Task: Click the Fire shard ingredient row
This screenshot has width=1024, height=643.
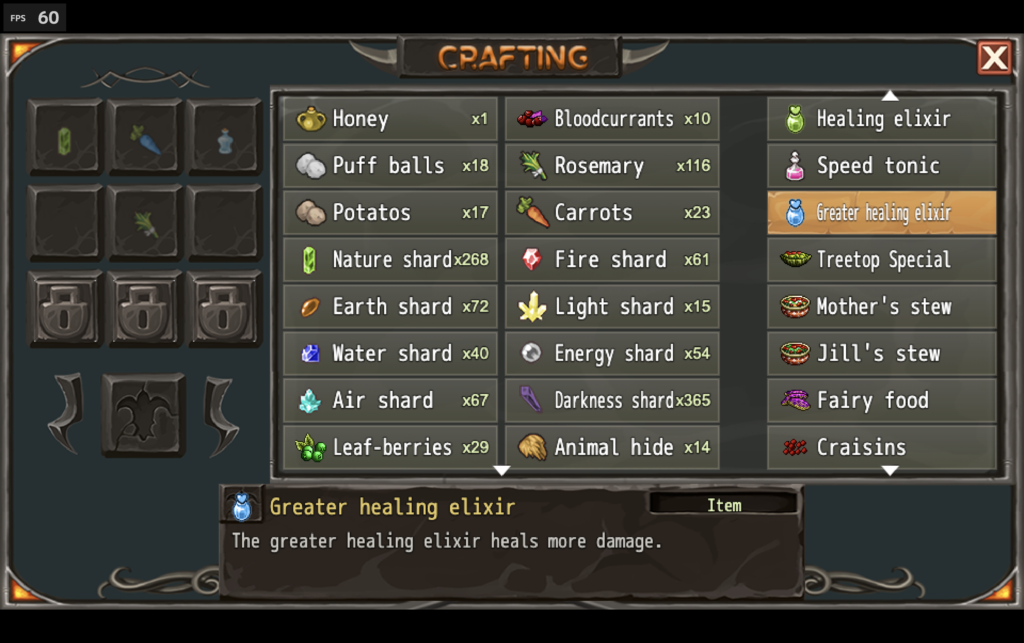Action: pos(612,260)
